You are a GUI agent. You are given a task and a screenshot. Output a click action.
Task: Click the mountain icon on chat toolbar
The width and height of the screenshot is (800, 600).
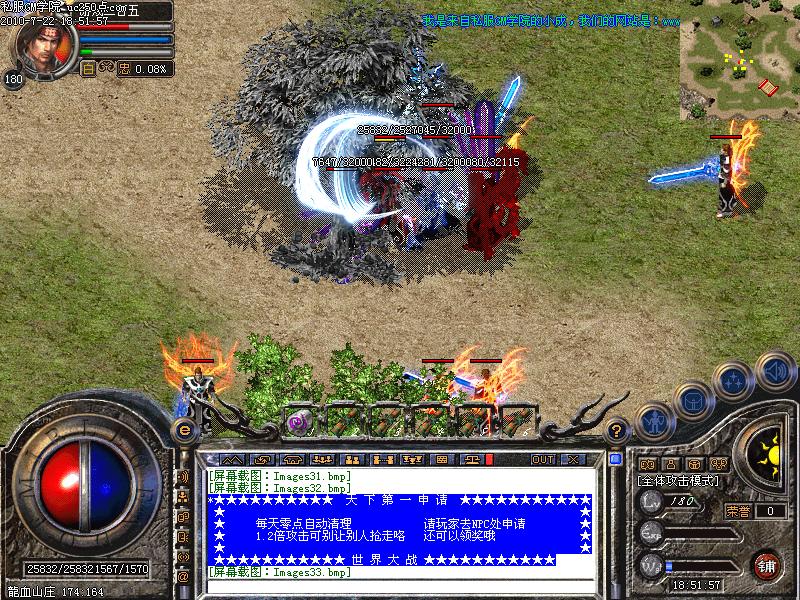(x=232, y=459)
